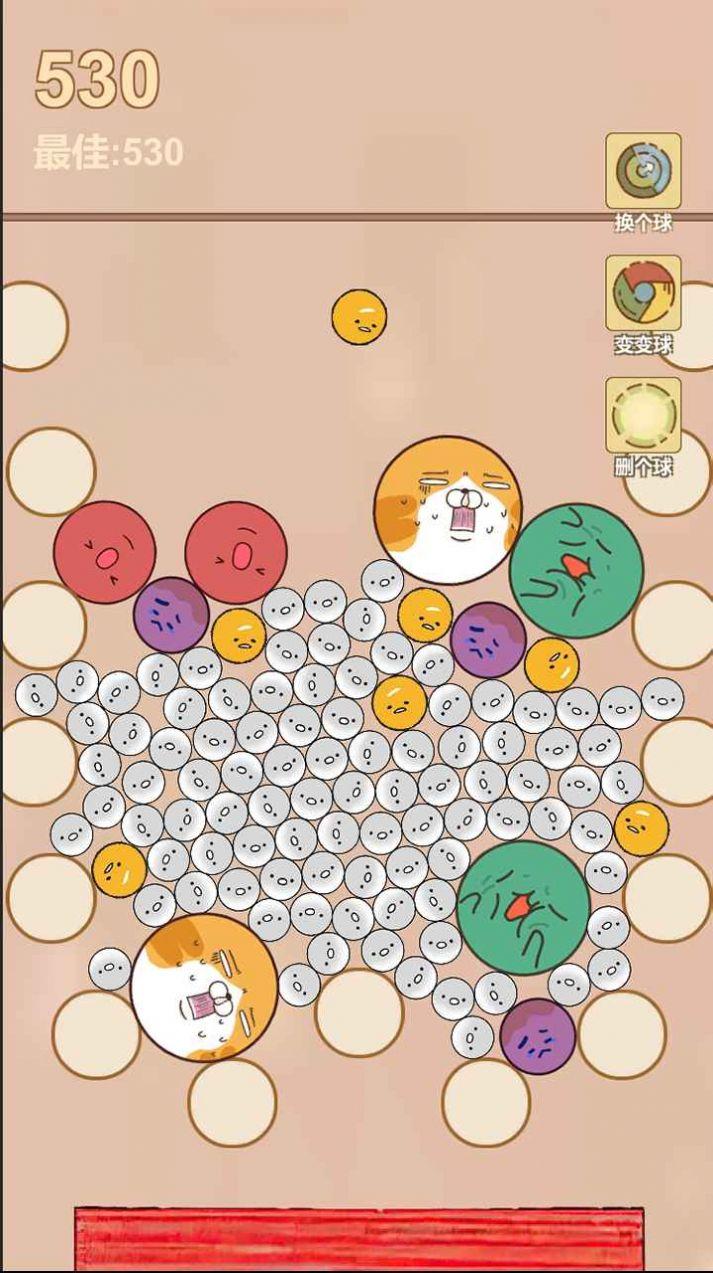The image size is (713, 1273).
Task: Use the 换个球 swap-ball power-up
Action: click(x=643, y=171)
